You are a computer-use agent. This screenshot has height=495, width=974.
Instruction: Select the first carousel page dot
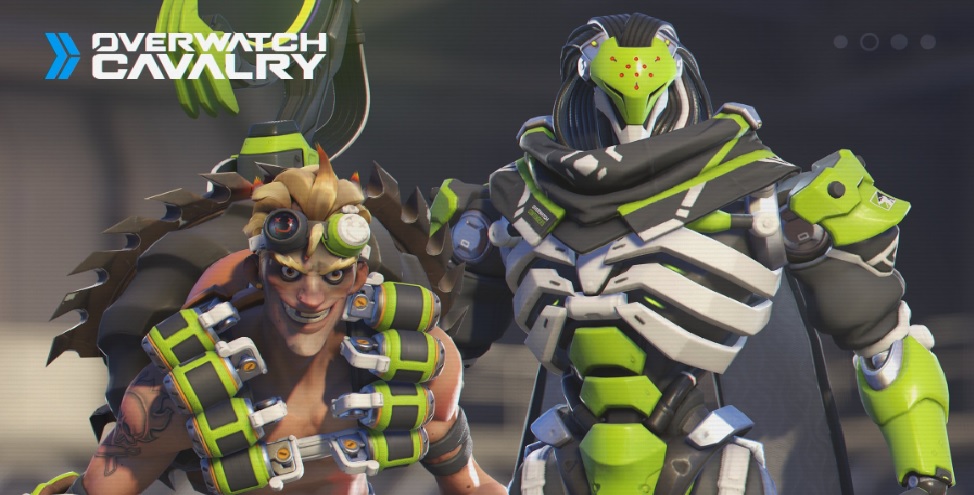(841, 42)
